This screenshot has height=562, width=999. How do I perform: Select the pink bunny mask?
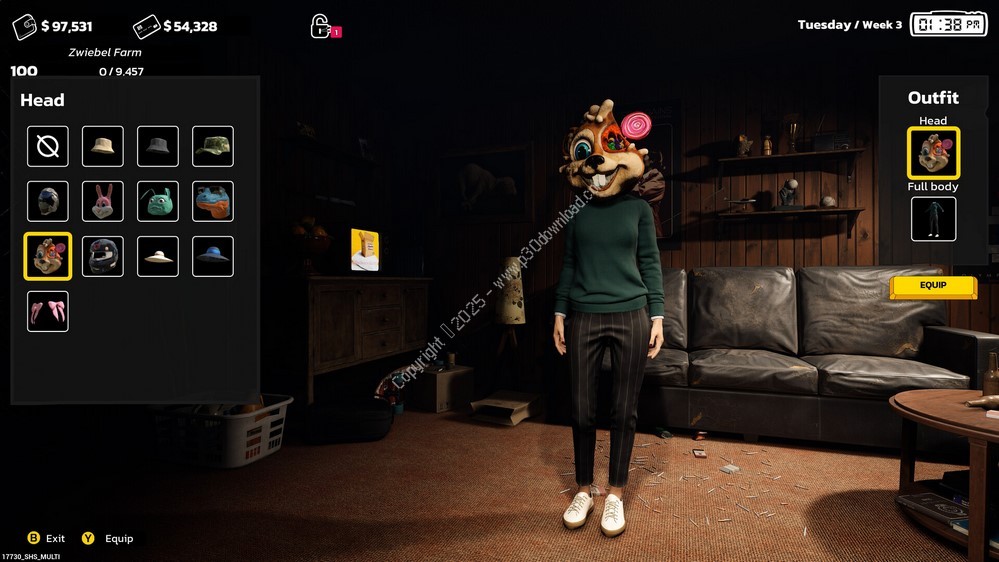tap(103, 201)
